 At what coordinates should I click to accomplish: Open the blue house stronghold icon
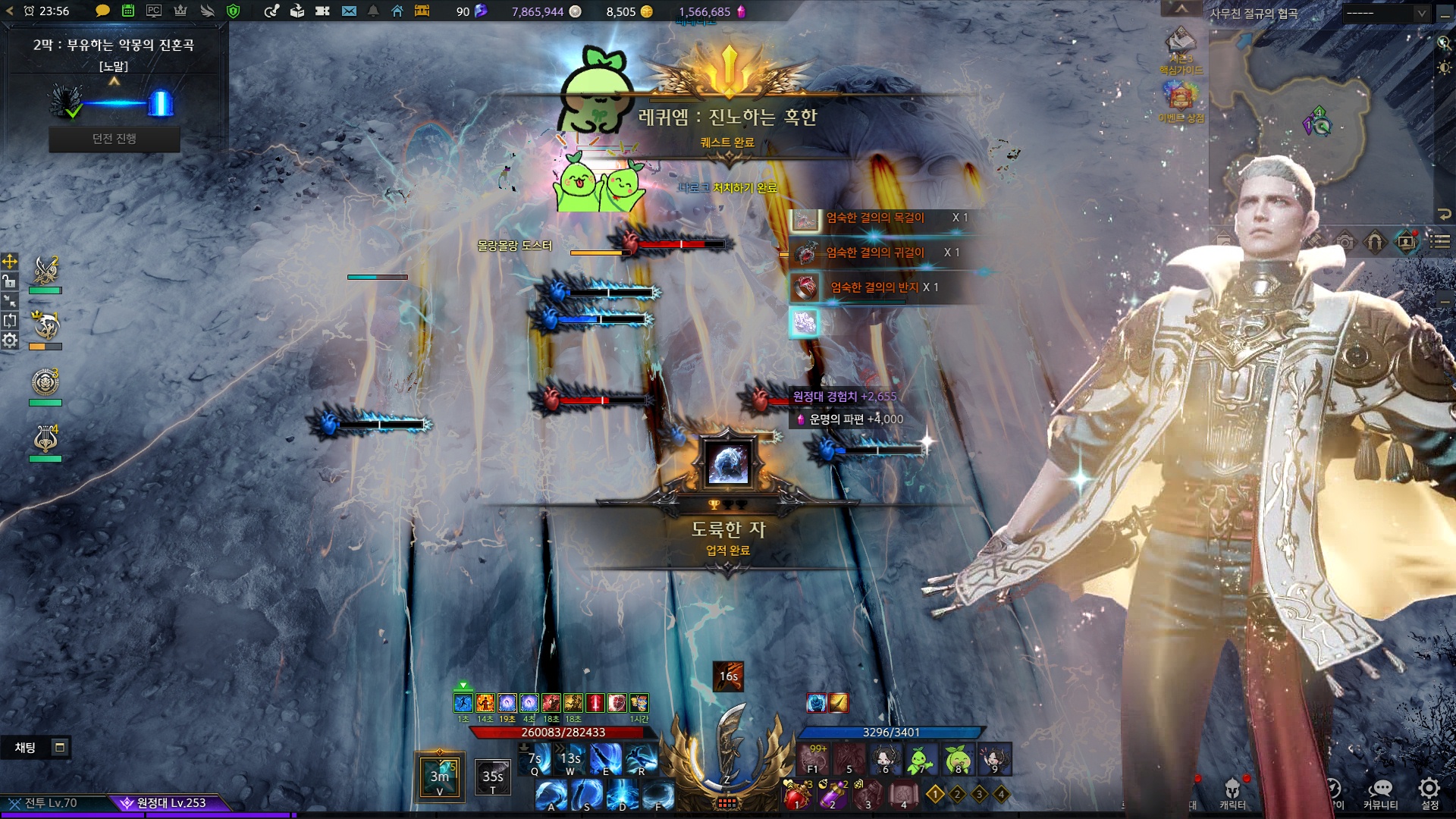tap(397, 11)
